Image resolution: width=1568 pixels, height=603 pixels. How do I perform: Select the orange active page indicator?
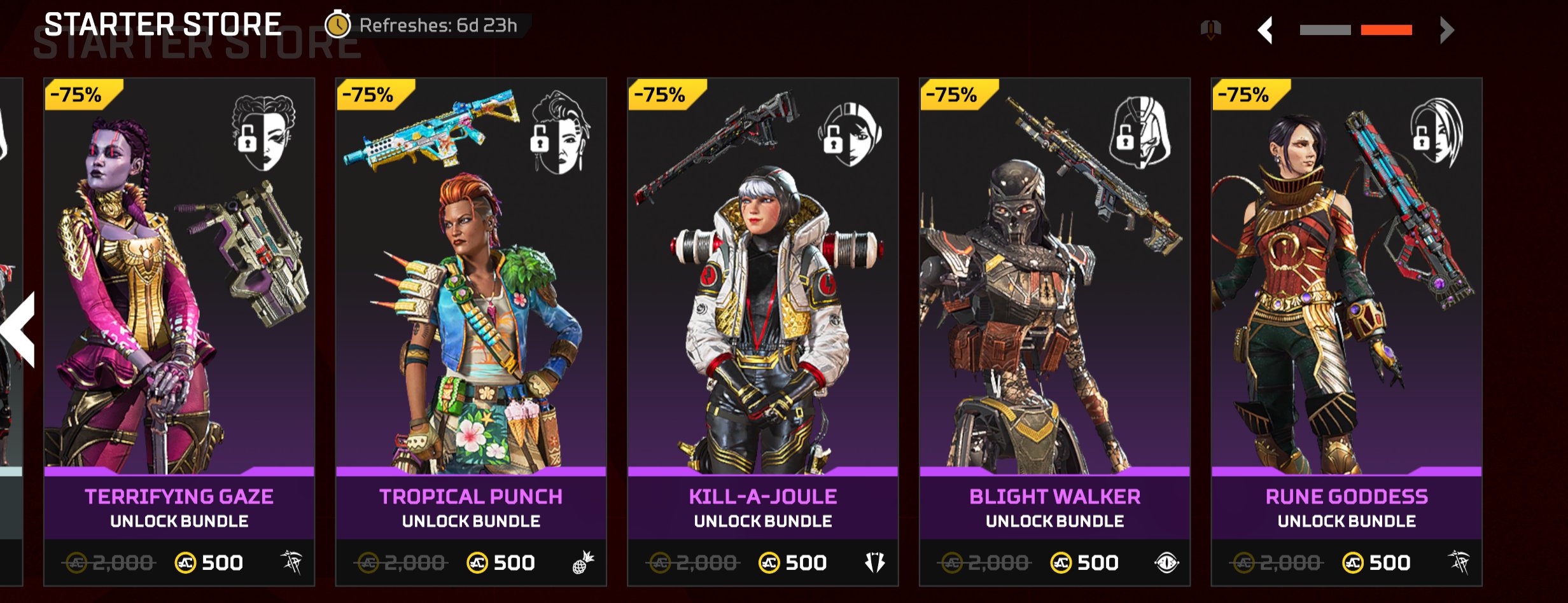point(1386,30)
